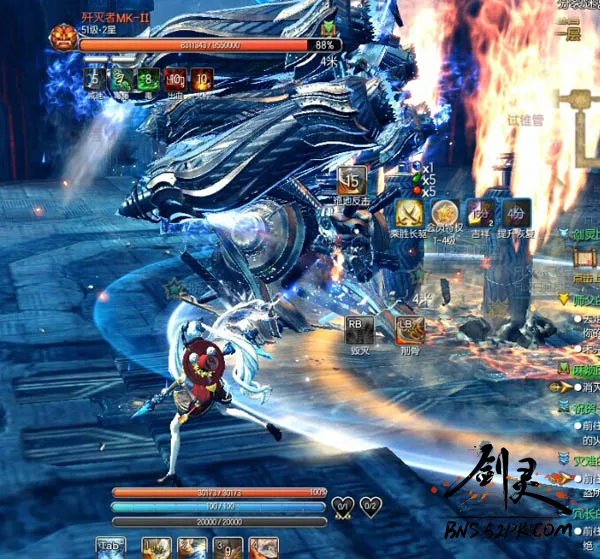Image resolution: width=600 pixels, height=559 pixels.
Task: Select the 乘胜长驱 crossed swords buff icon
Action: 407,212
